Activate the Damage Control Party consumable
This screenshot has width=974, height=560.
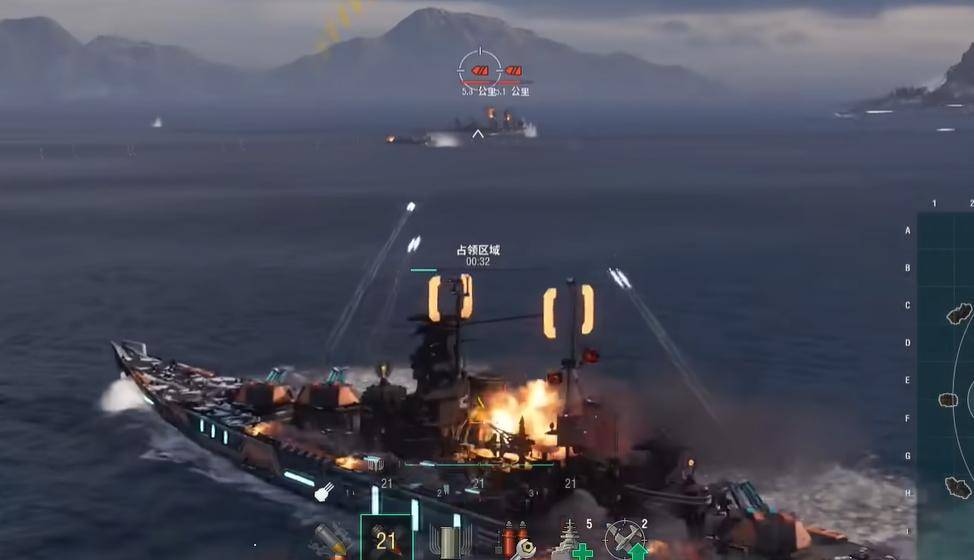tap(513, 542)
